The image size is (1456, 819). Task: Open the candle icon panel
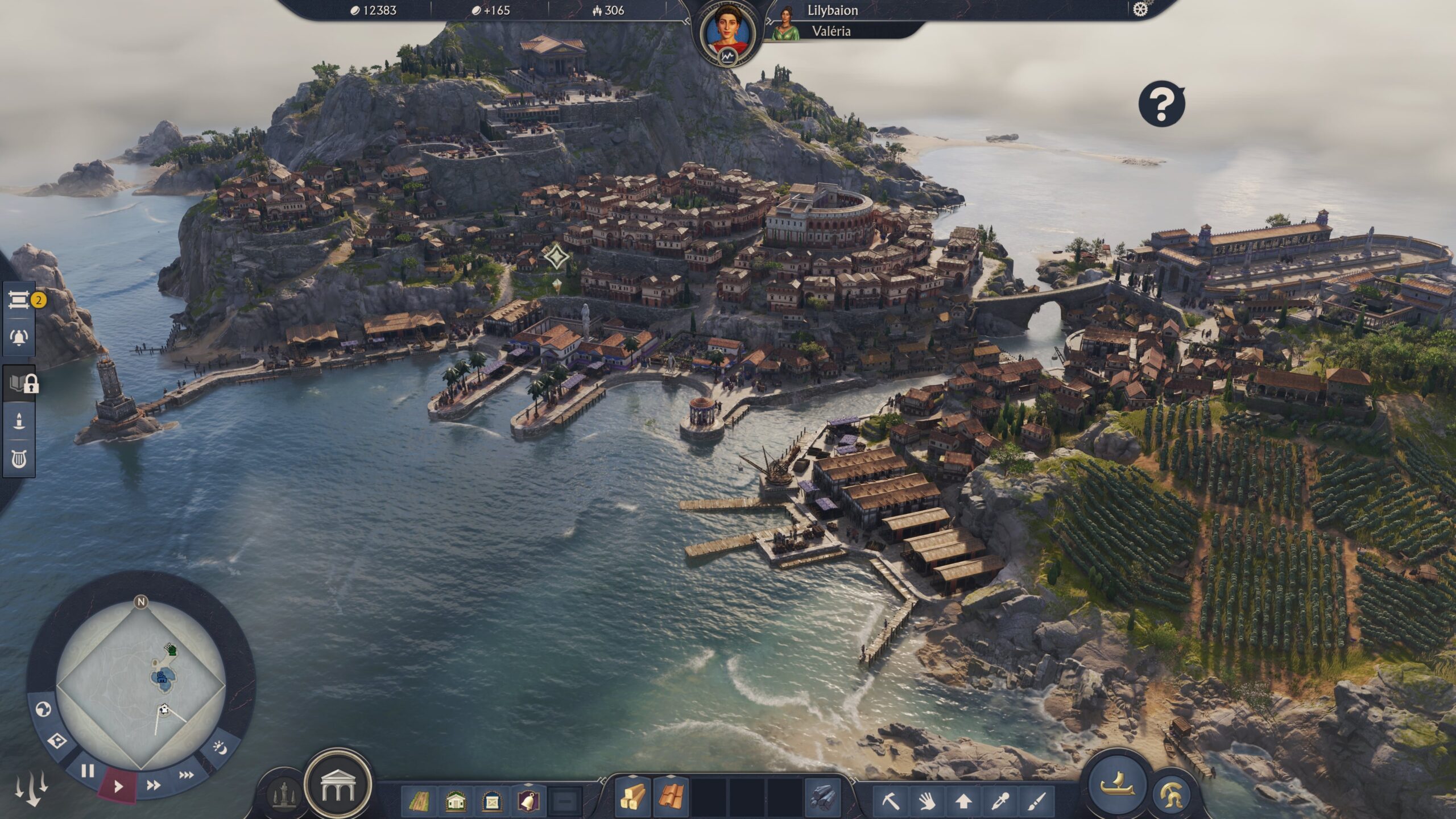[19, 421]
